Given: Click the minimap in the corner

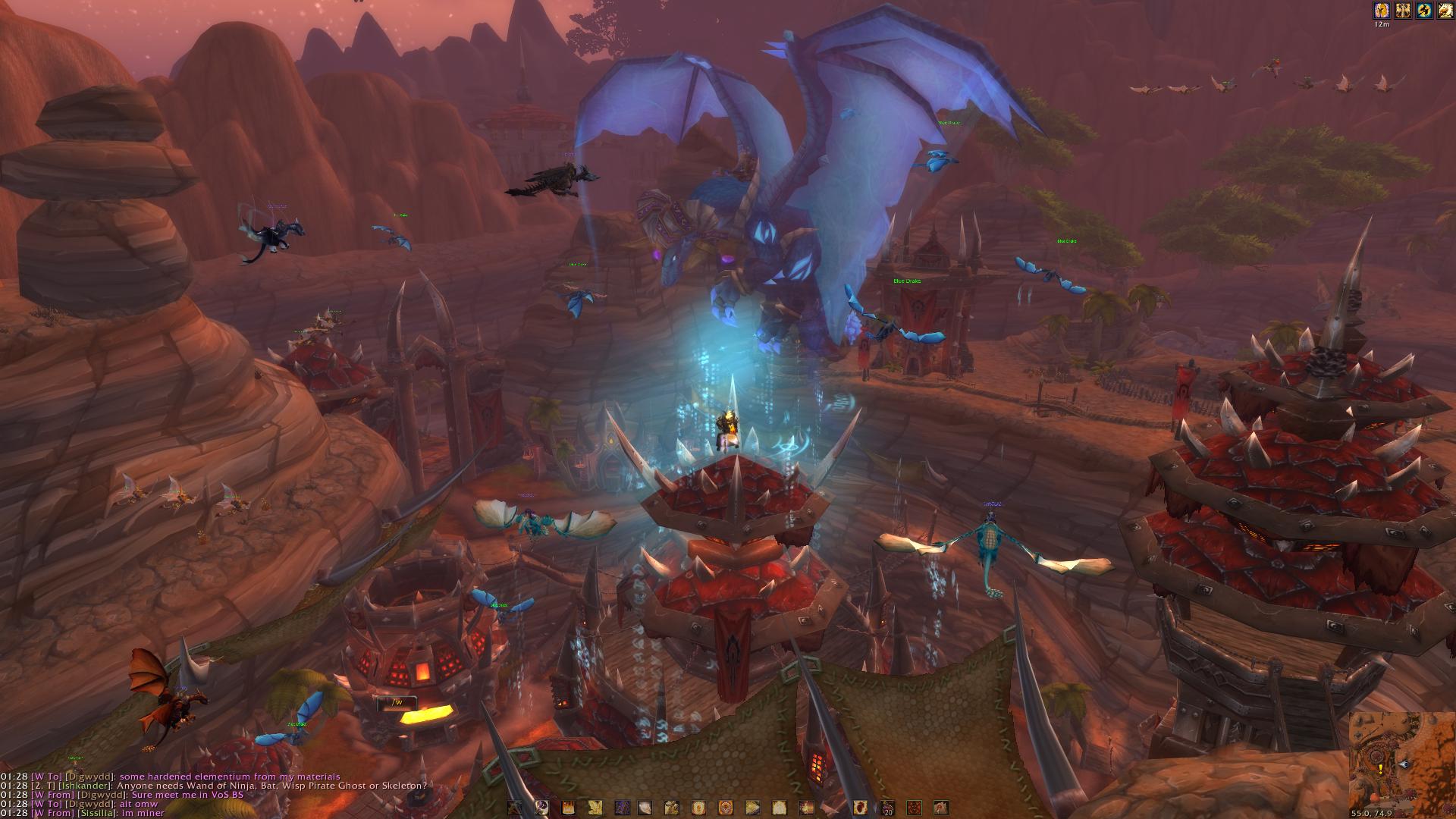Looking at the screenshot, I should 1401,764.
